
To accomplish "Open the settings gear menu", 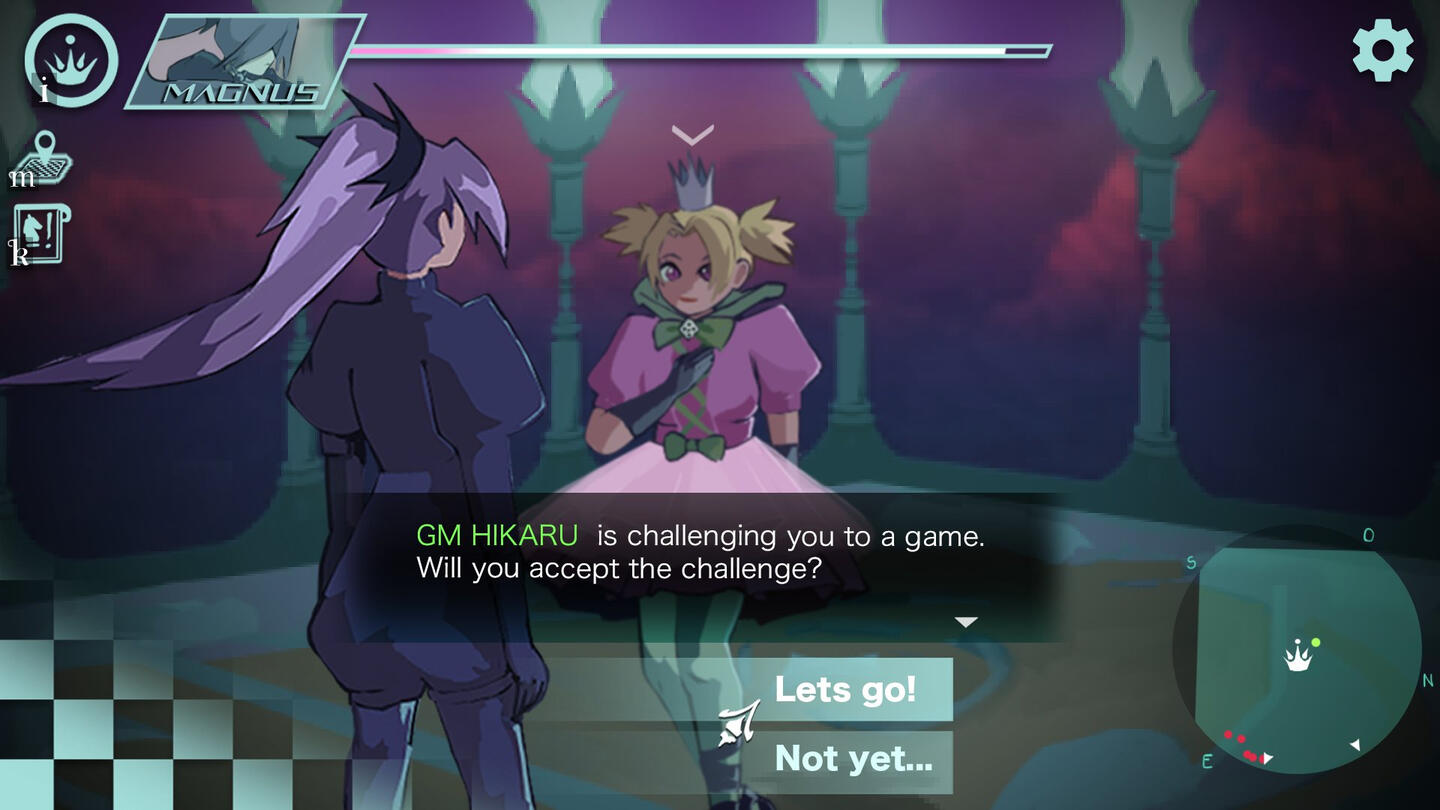I will 1383,51.
